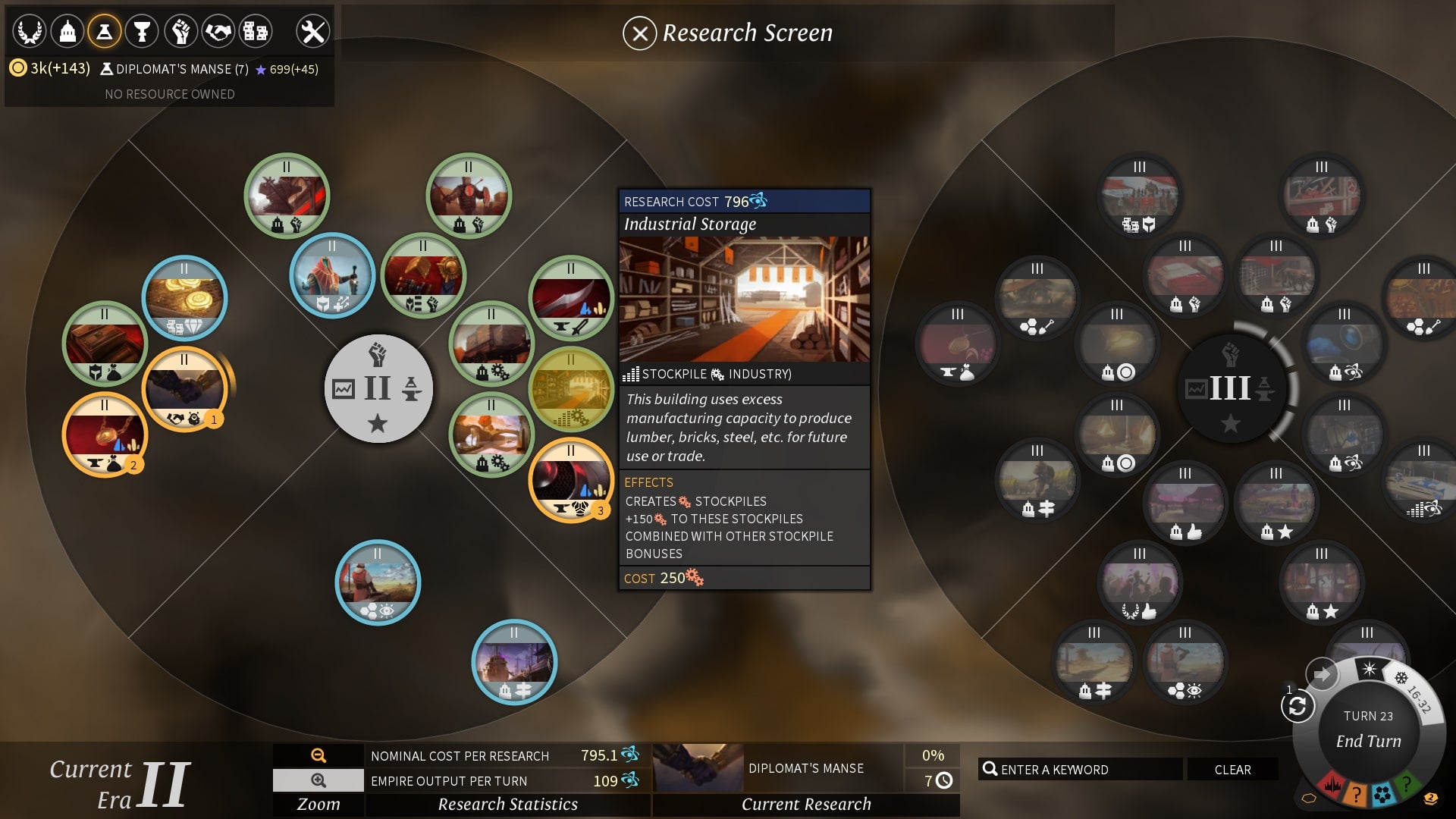The width and height of the screenshot is (1456, 819).
Task: Toggle the zoom-out magnifier view
Action: click(318, 780)
